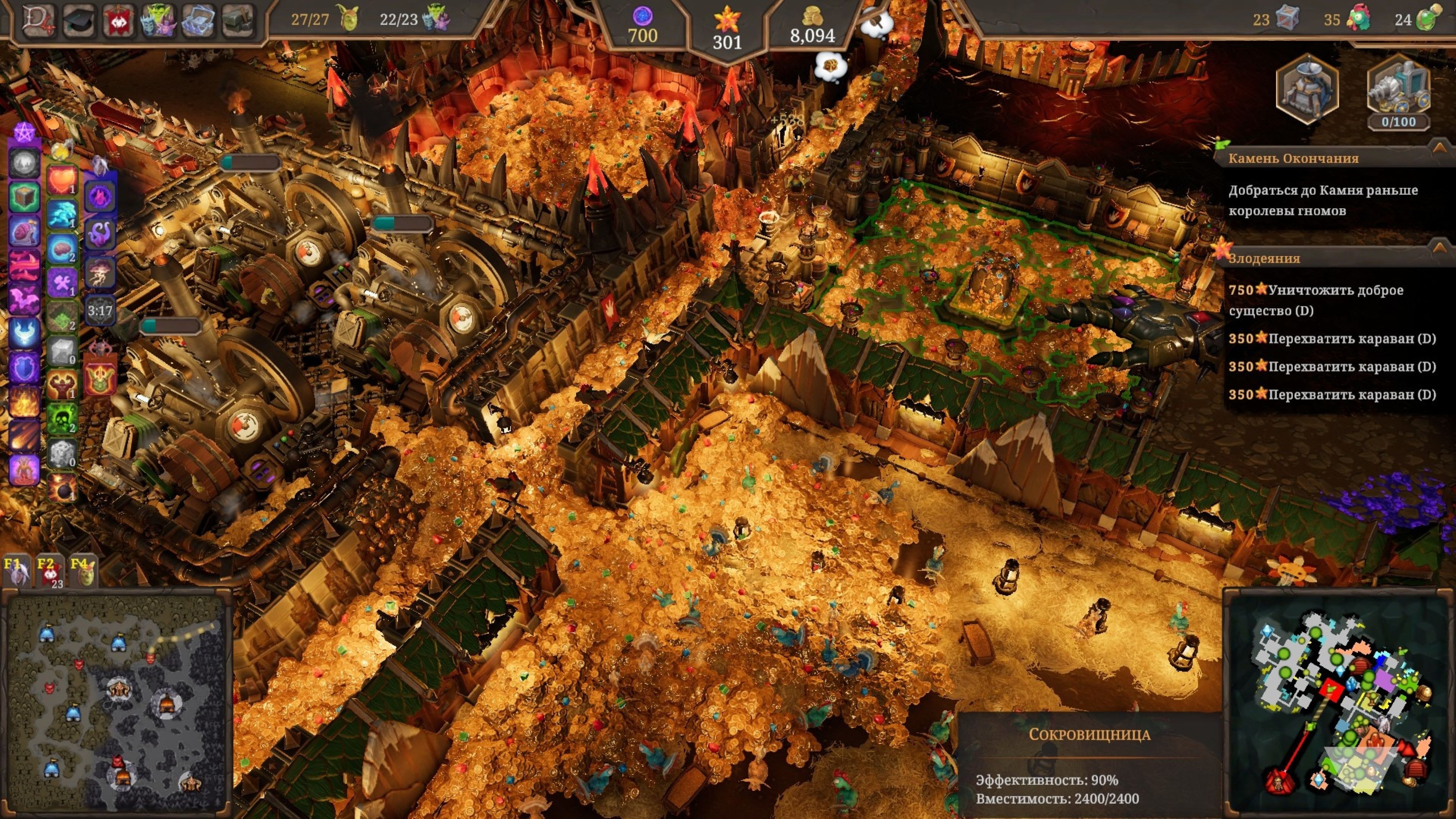
Task: Select the F1 hero portrait tab
Action: [x=15, y=571]
